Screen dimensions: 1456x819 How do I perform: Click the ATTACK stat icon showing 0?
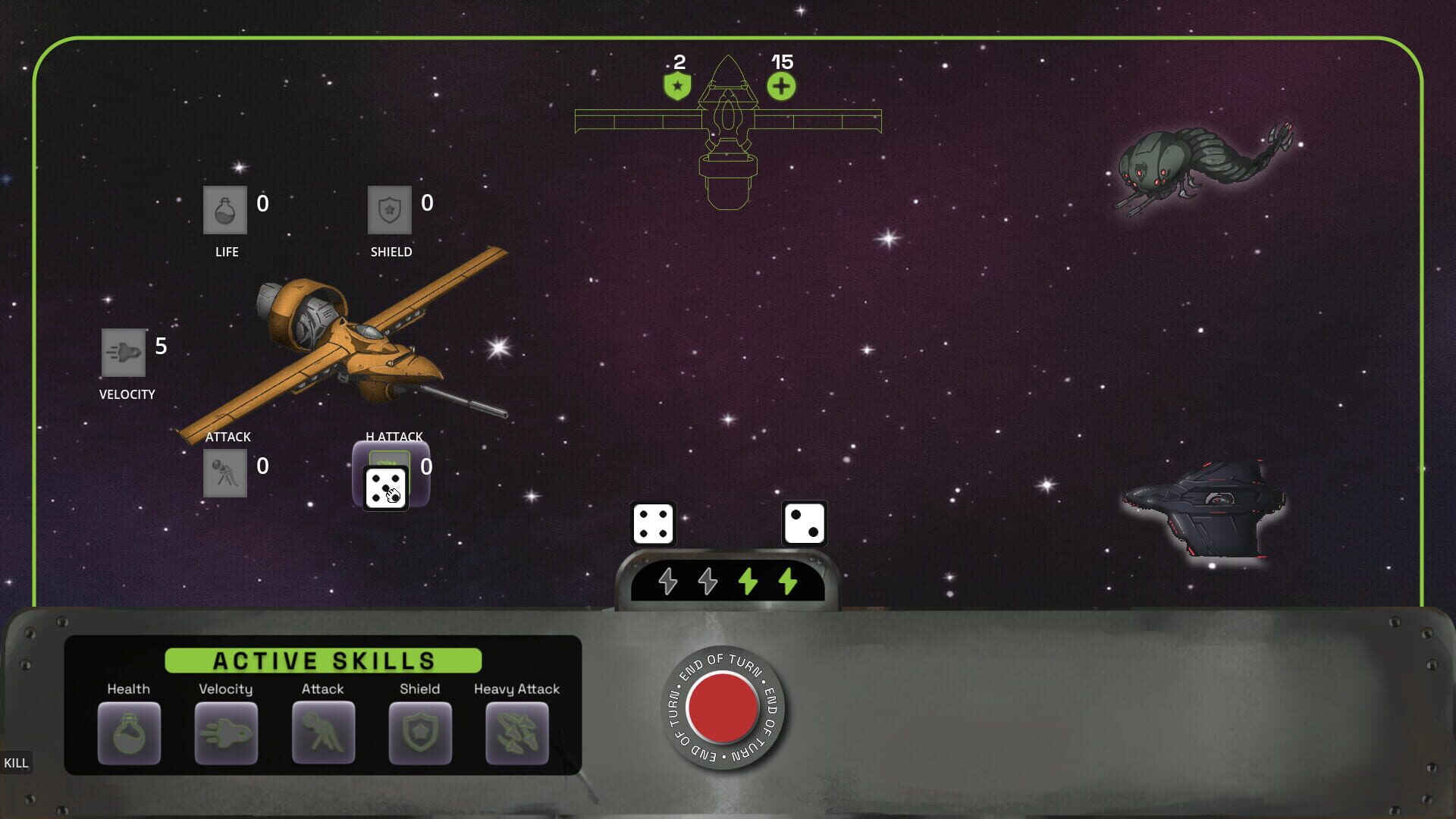pyautogui.click(x=225, y=472)
